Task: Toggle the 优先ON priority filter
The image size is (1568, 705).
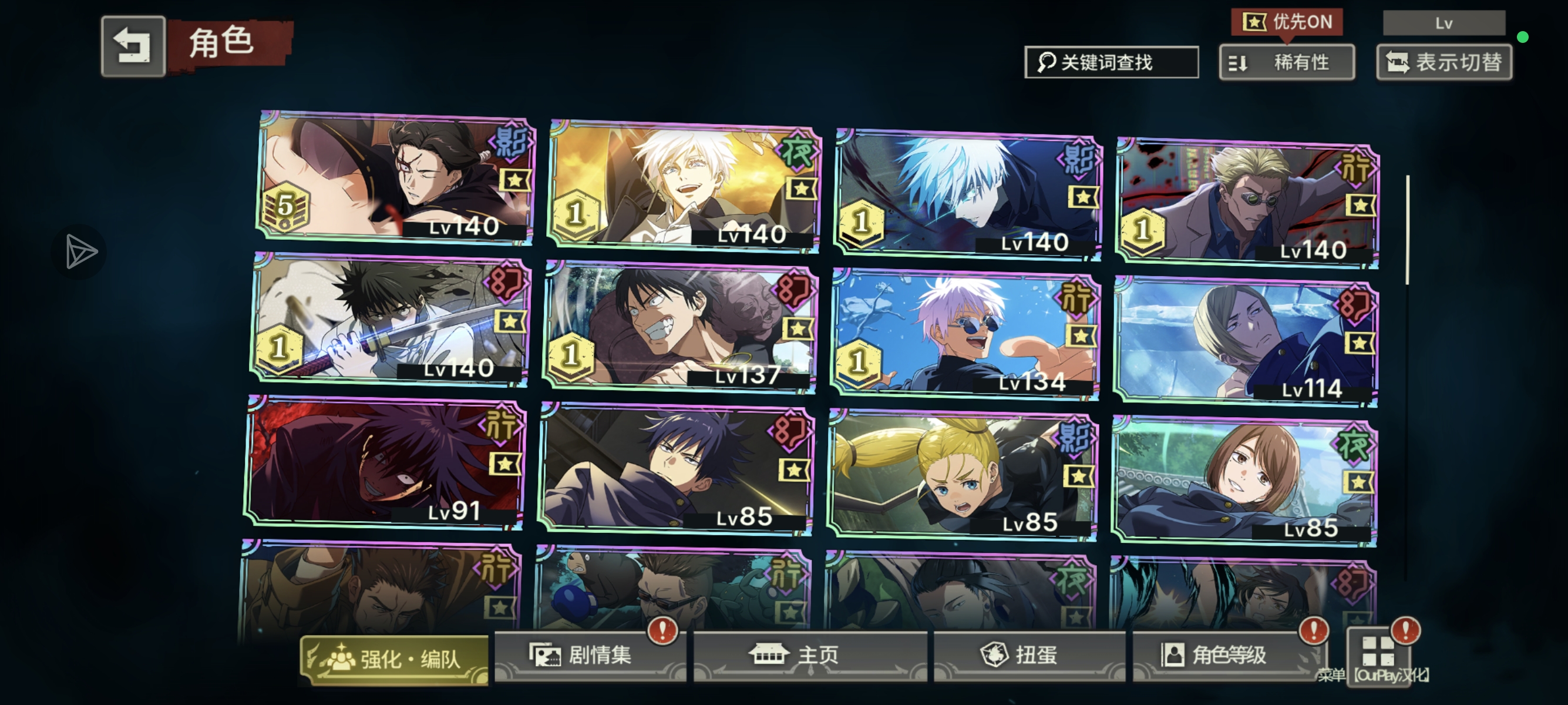Action: point(1287,22)
